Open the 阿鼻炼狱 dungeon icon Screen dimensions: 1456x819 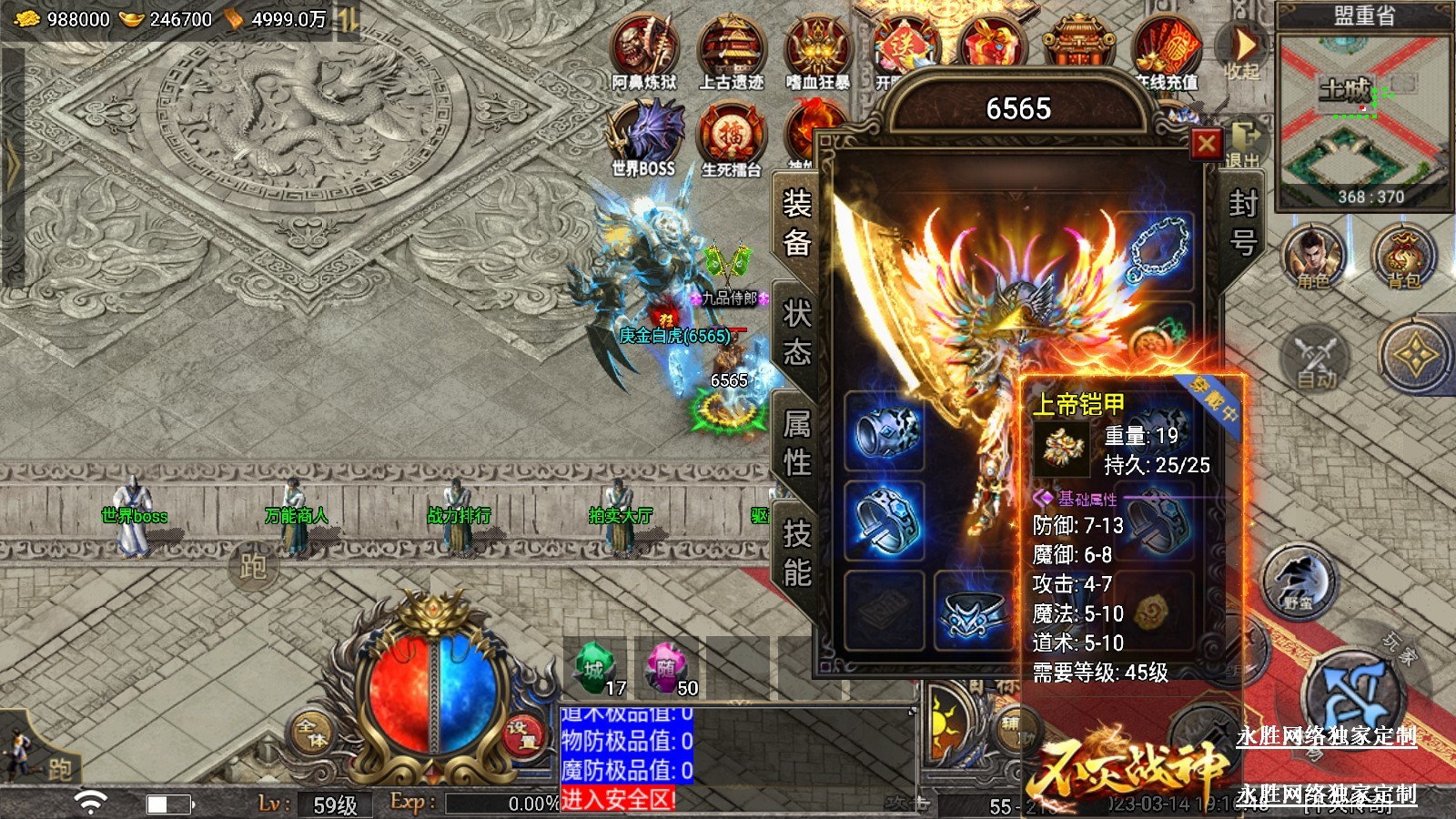[x=644, y=53]
